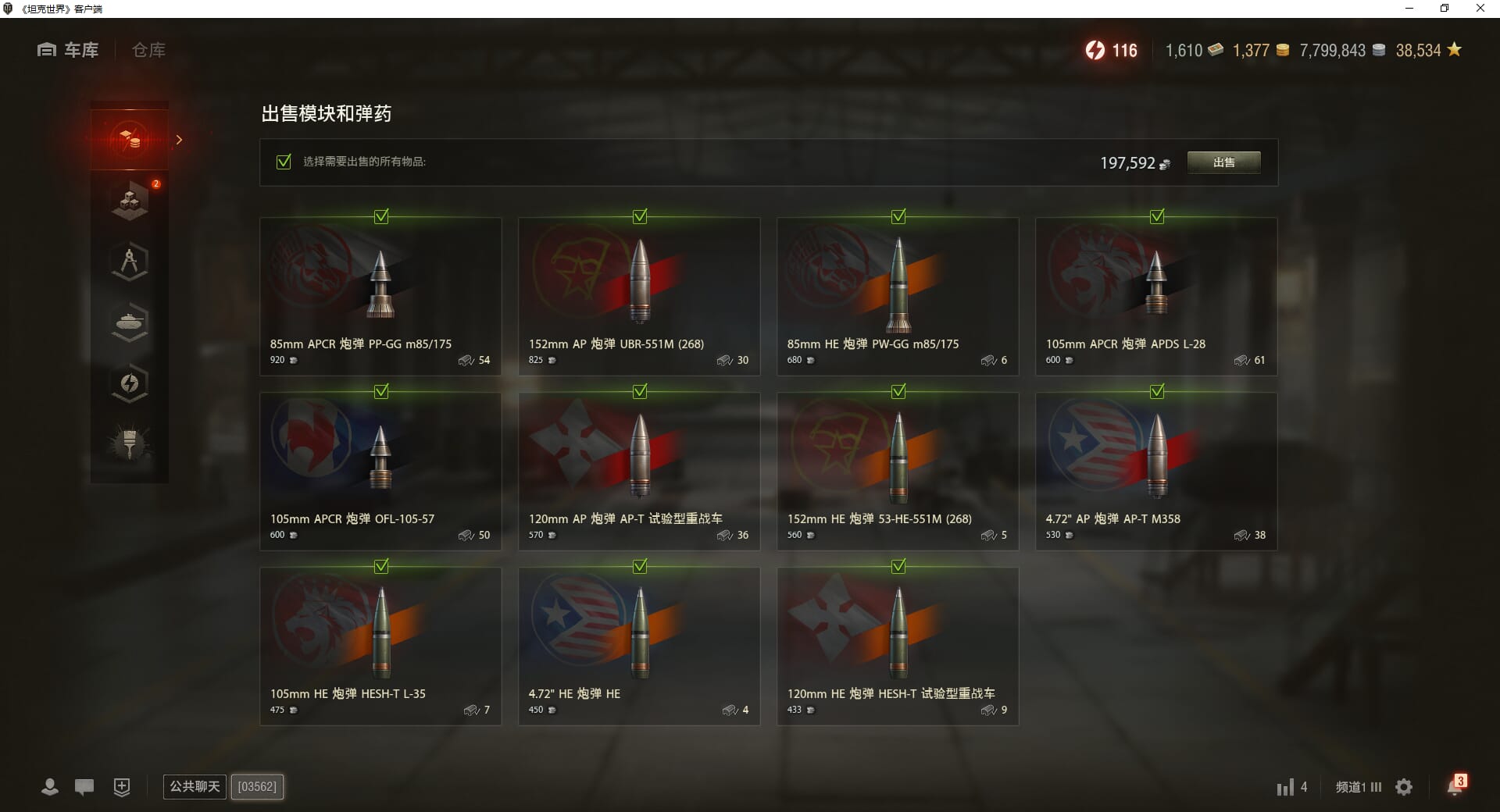This screenshot has height=812, width=1500.
Task: Open the 公共聊天 public chat channel
Action: tap(195, 786)
